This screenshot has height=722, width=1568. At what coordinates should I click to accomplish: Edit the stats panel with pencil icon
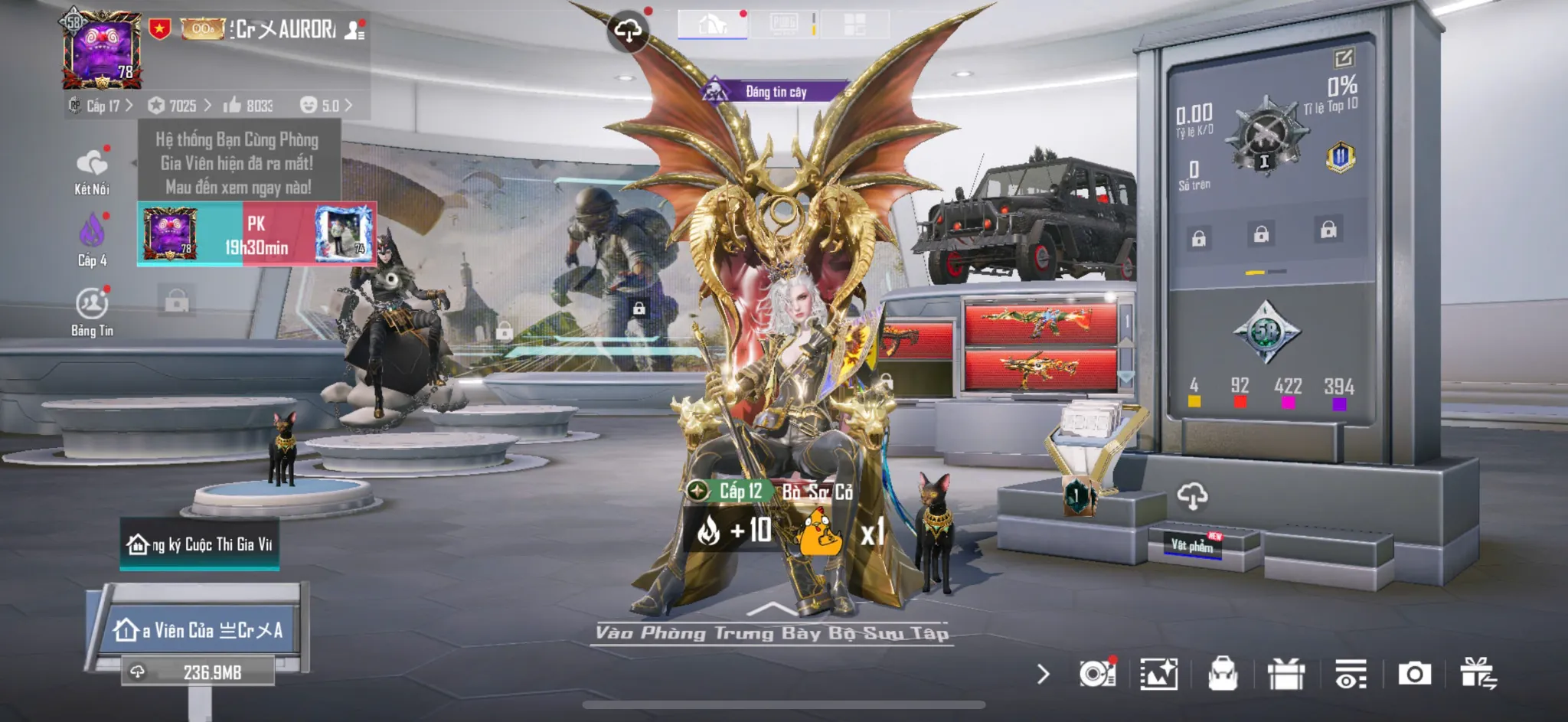pos(1344,58)
